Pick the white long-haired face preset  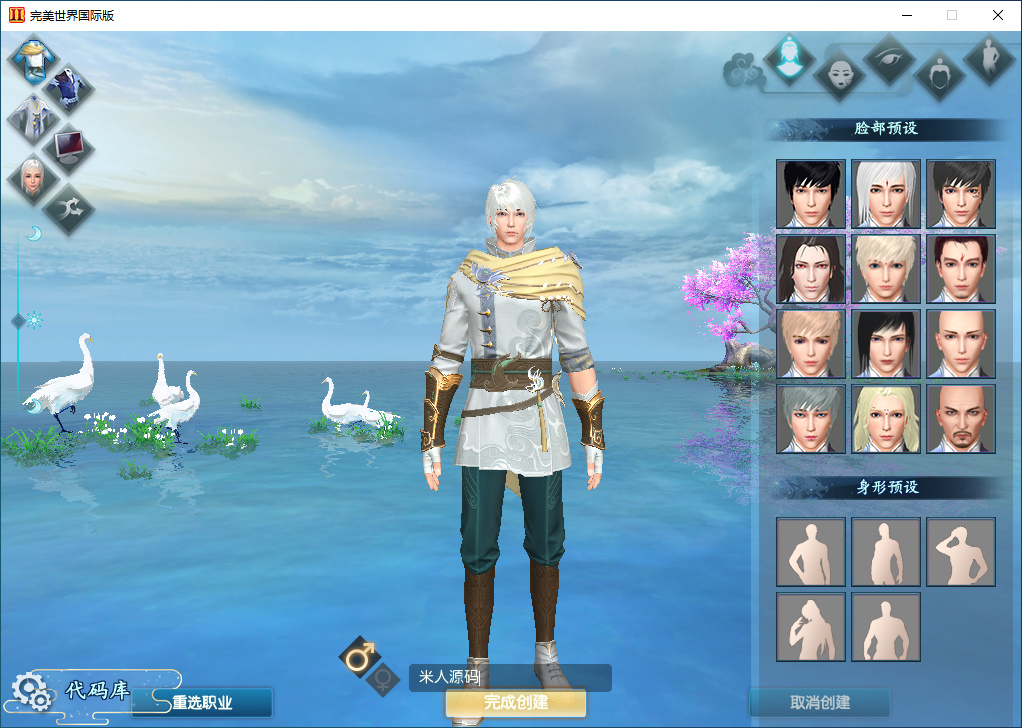coord(885,194)
